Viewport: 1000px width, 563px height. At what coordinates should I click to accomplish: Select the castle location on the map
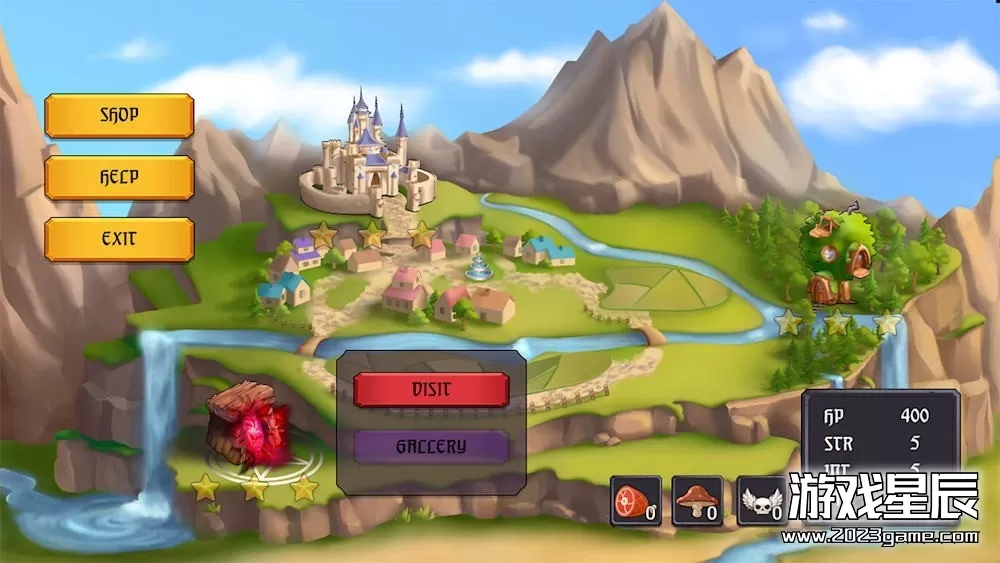[x=370, y=160]
